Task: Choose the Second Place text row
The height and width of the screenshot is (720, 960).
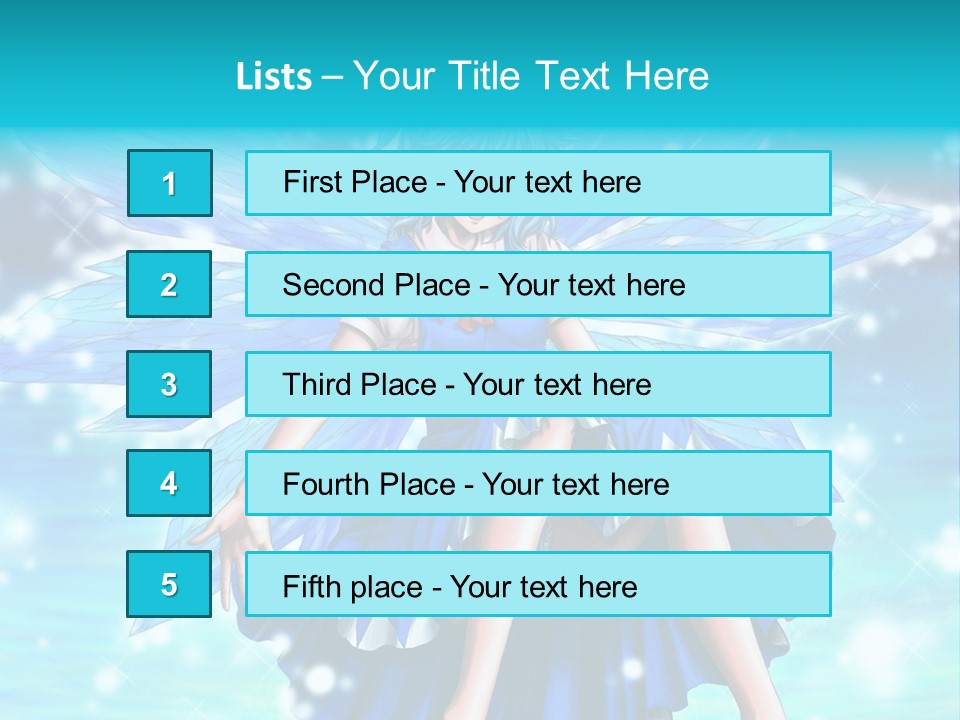Action: (x=538, y=284)
